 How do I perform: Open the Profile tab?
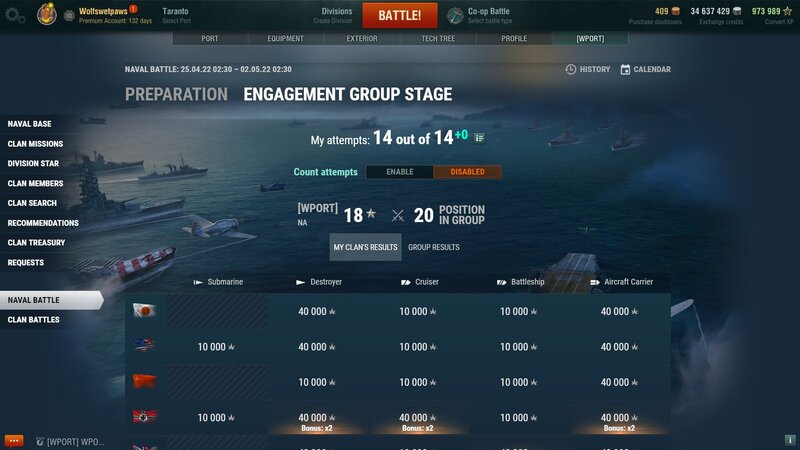(x=514, y=39)
